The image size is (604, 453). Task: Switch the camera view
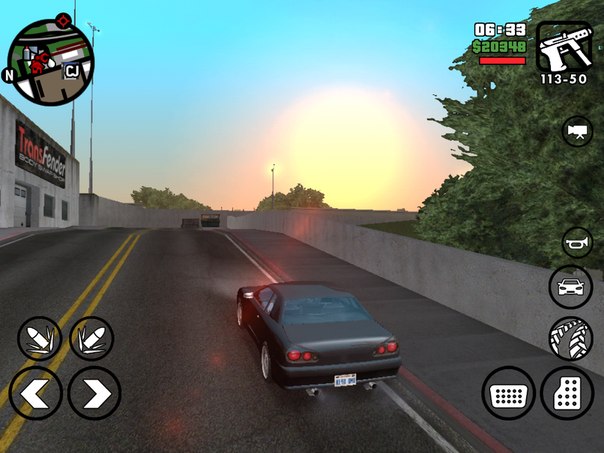[x=576, y=132]
